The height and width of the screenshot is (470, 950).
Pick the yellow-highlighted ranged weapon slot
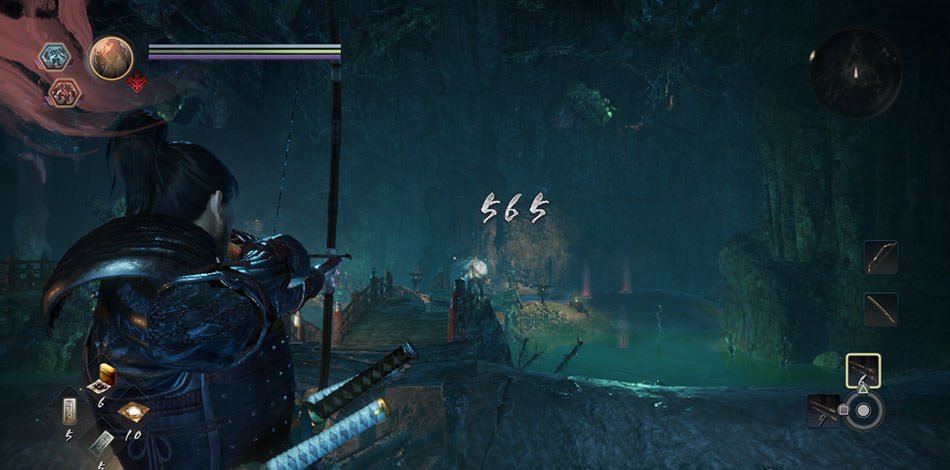tap(862, 370)
